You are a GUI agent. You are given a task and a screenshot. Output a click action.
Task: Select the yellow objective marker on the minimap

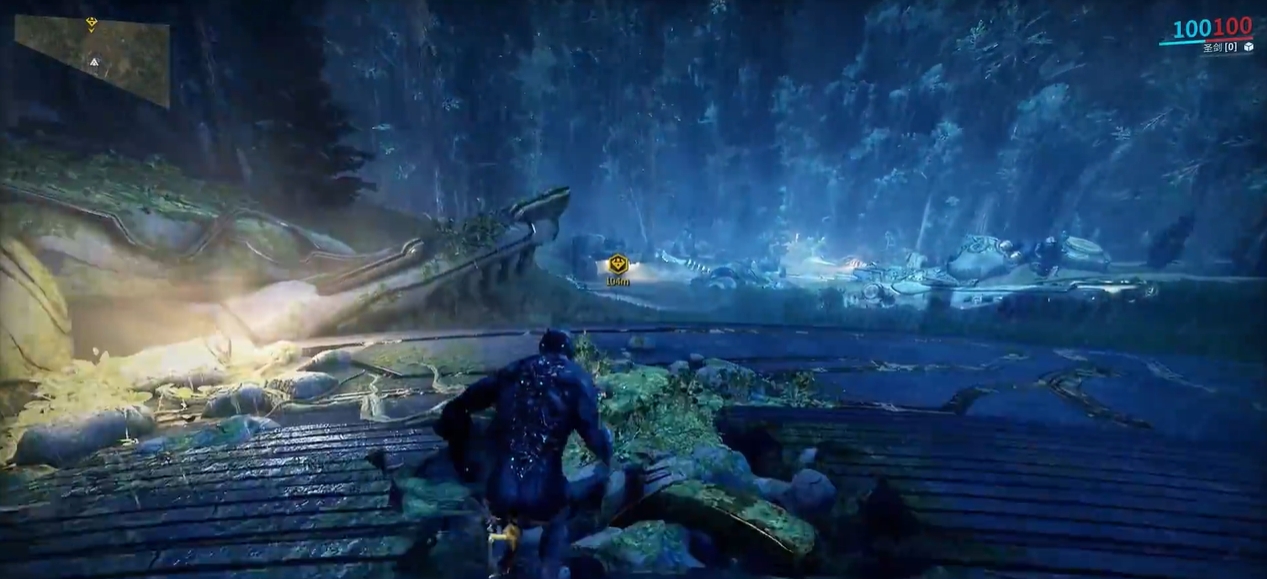tap(92, 23)
